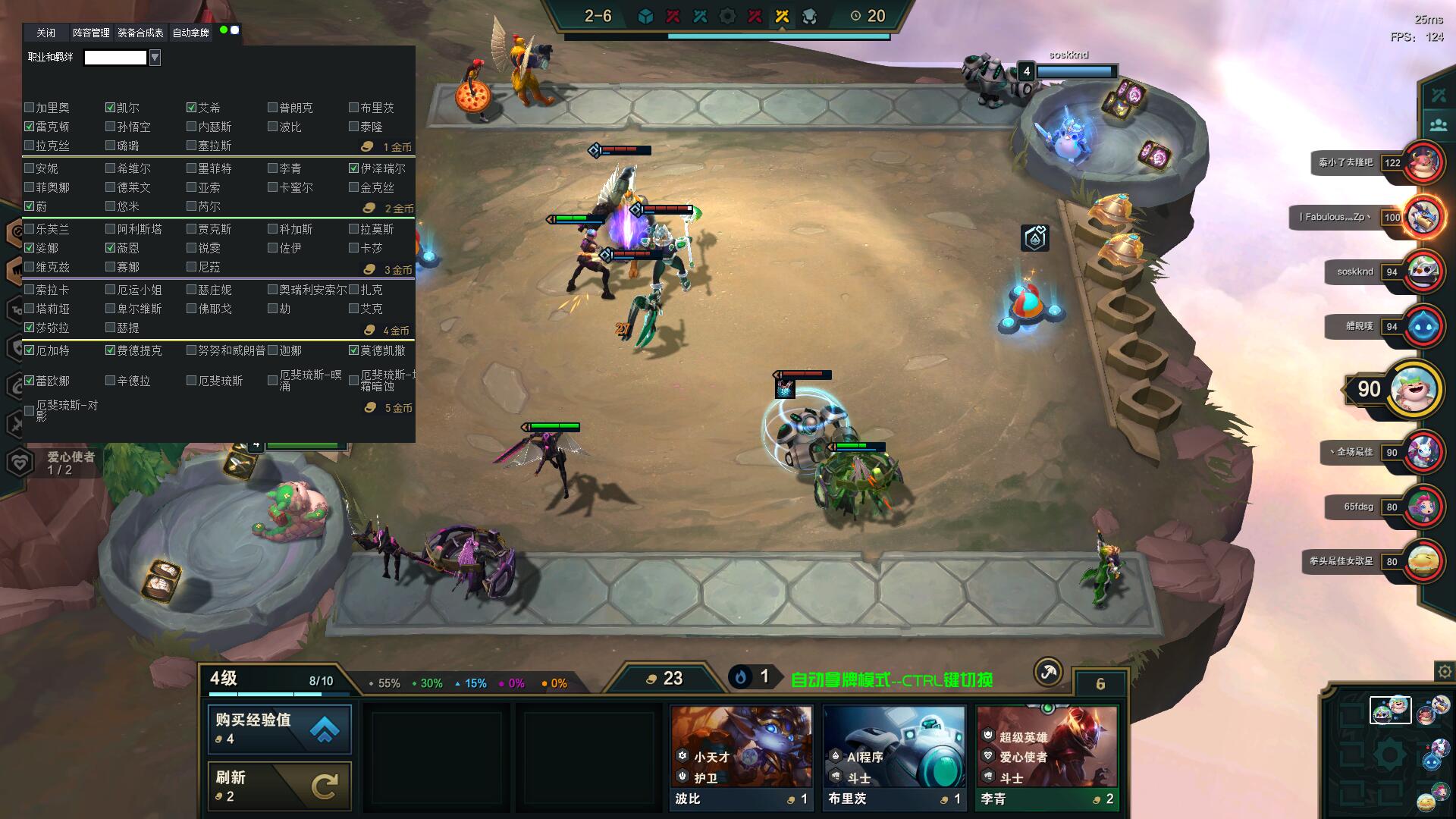Uncheck the 凯尔 checkbox
Viewport: 1456px width, 819px height.
[111, 108]
